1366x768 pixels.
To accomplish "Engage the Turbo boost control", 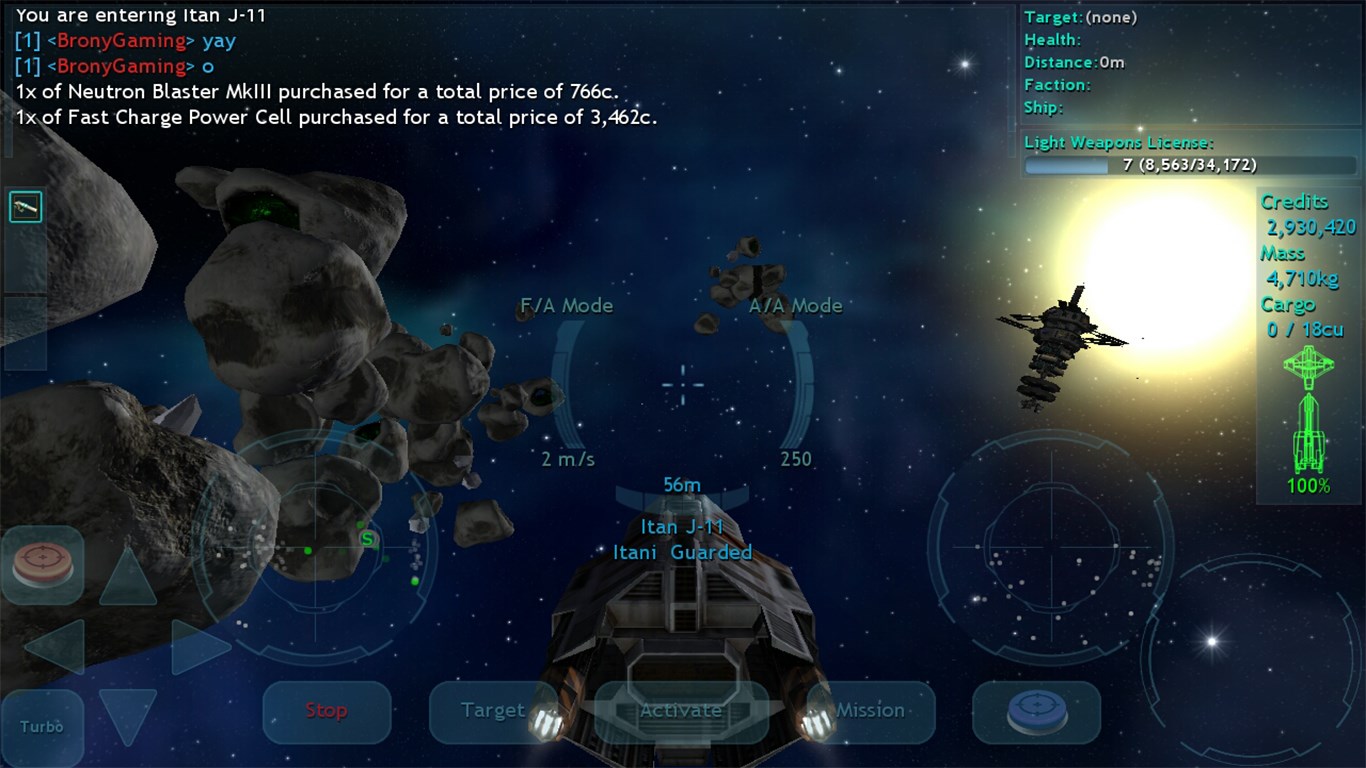I will (x=42, y=727).
